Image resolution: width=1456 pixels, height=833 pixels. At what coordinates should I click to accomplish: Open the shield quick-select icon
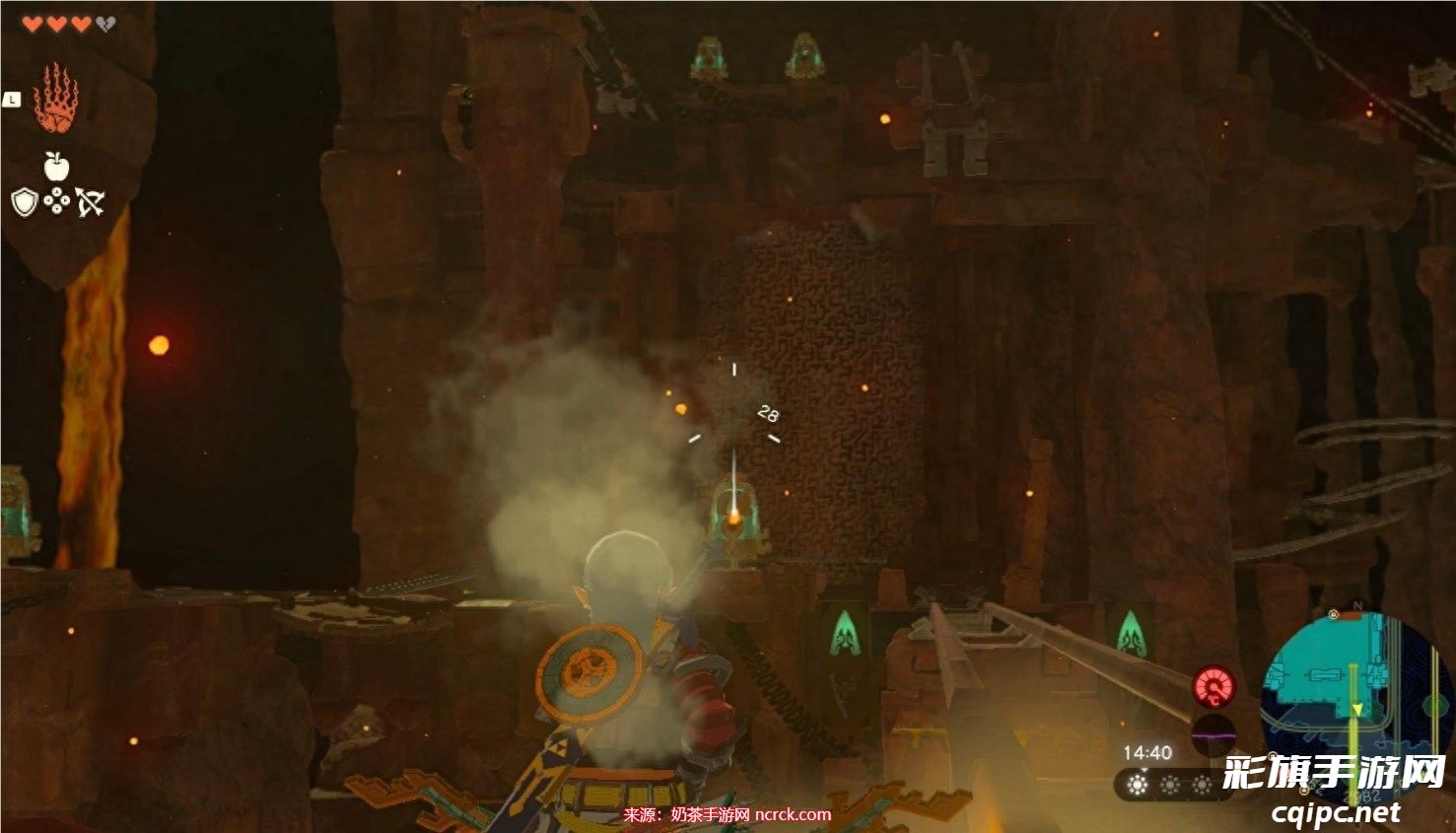pyautogui.click(x=25, y=203)
